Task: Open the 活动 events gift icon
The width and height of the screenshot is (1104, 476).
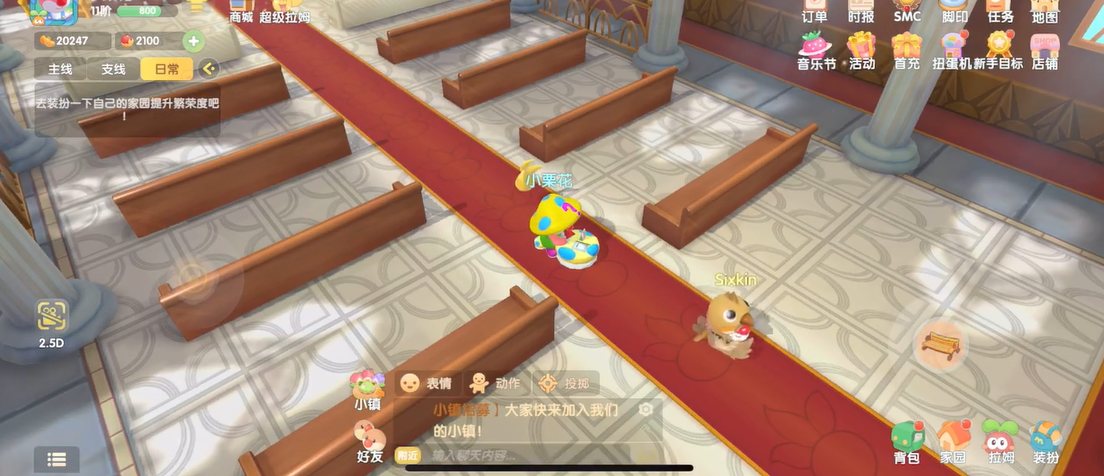Action: tap(861, 49)
